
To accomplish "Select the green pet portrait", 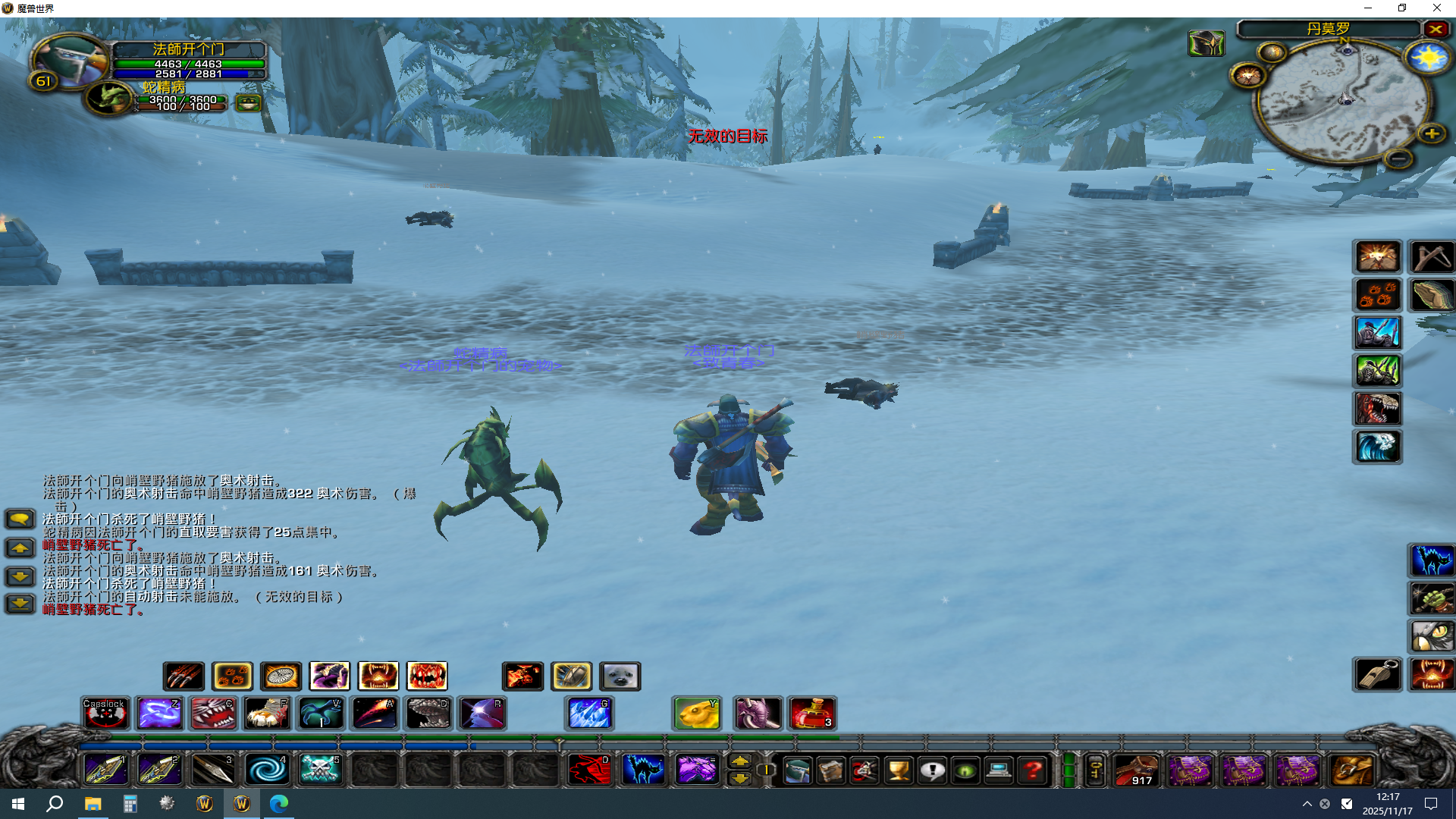I will pyautogui.click(x=109, y=98).
